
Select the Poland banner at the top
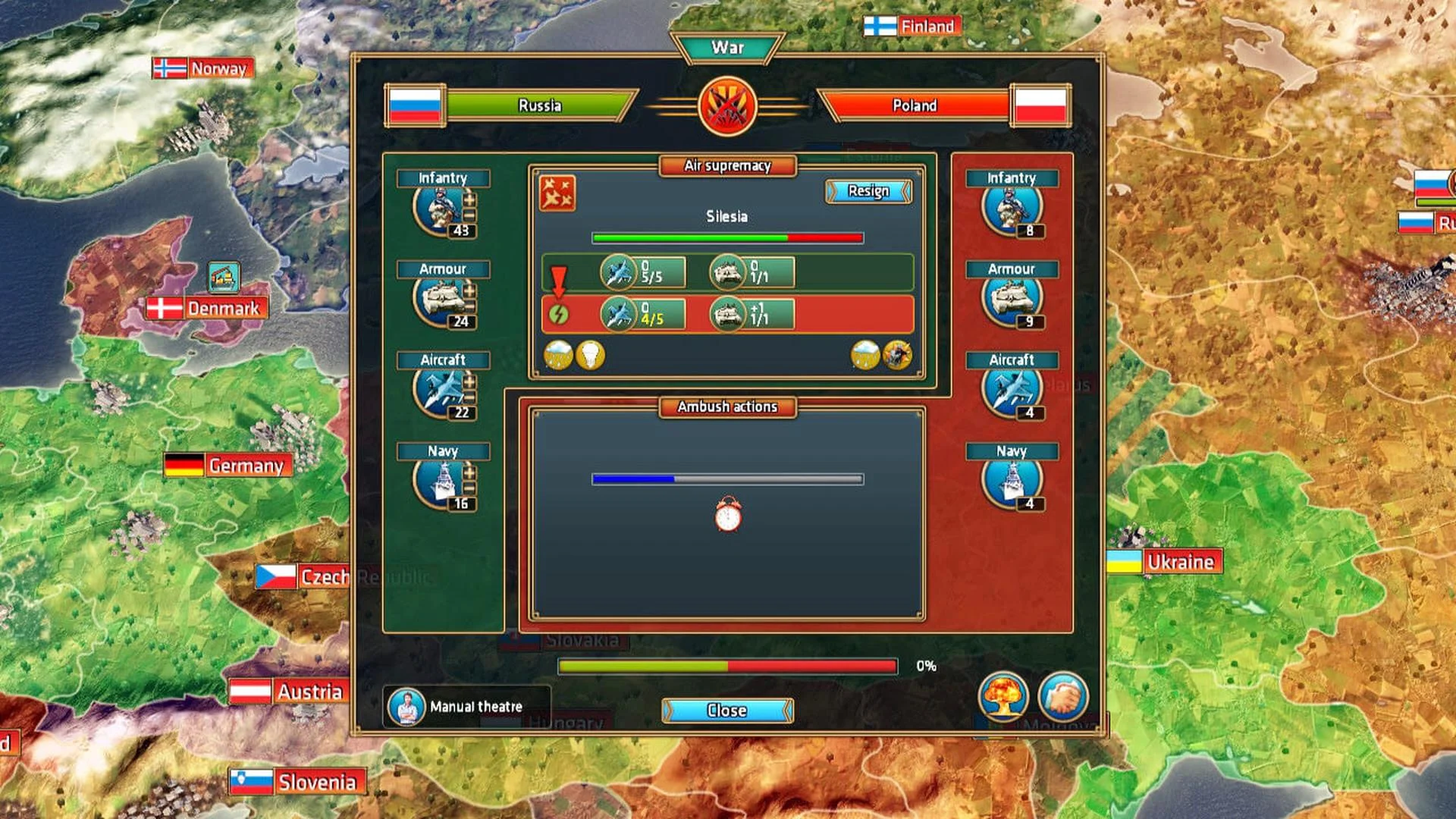(x=915, y=105)
